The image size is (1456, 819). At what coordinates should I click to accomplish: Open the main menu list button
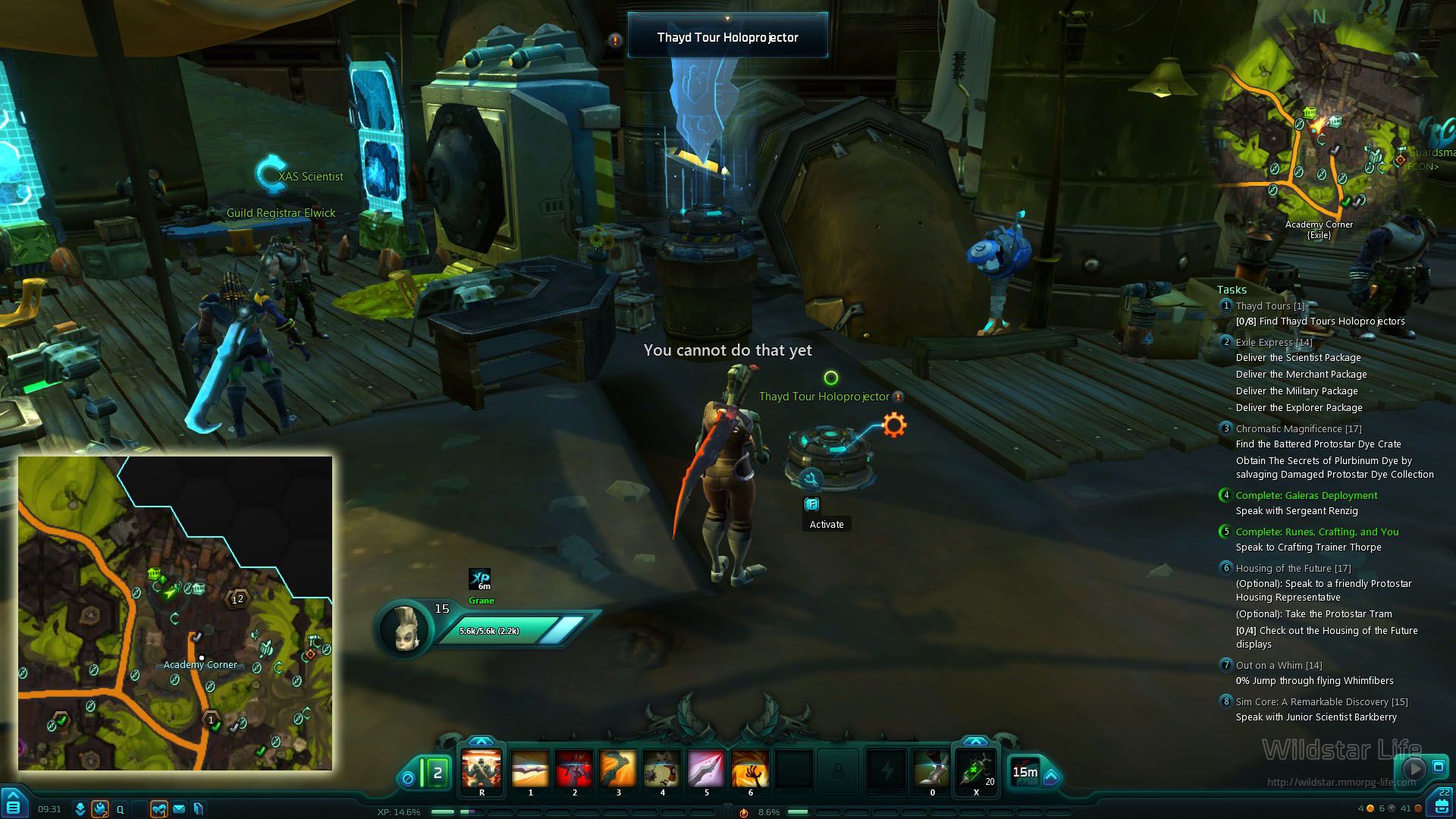point(14,806)
